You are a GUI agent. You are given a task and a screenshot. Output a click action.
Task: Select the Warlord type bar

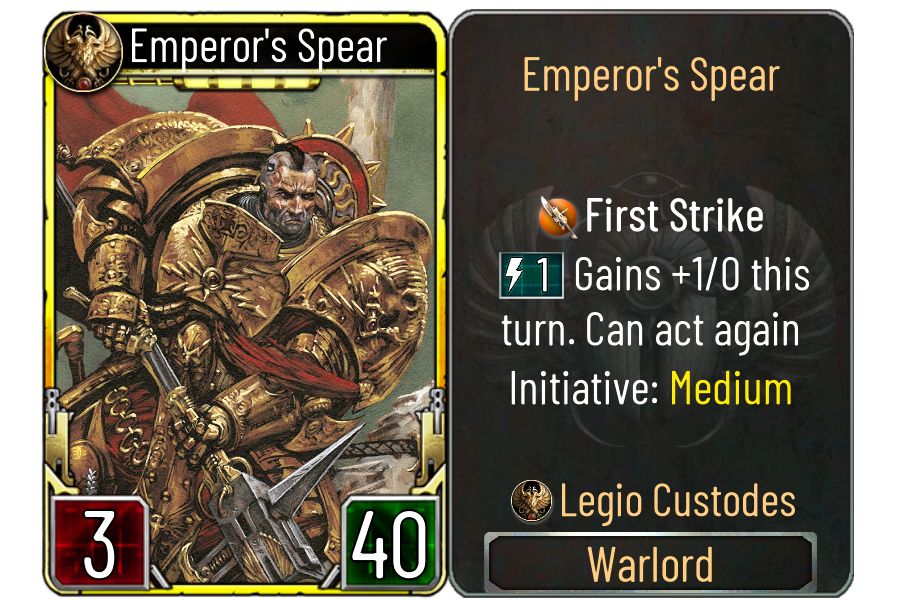650,564
